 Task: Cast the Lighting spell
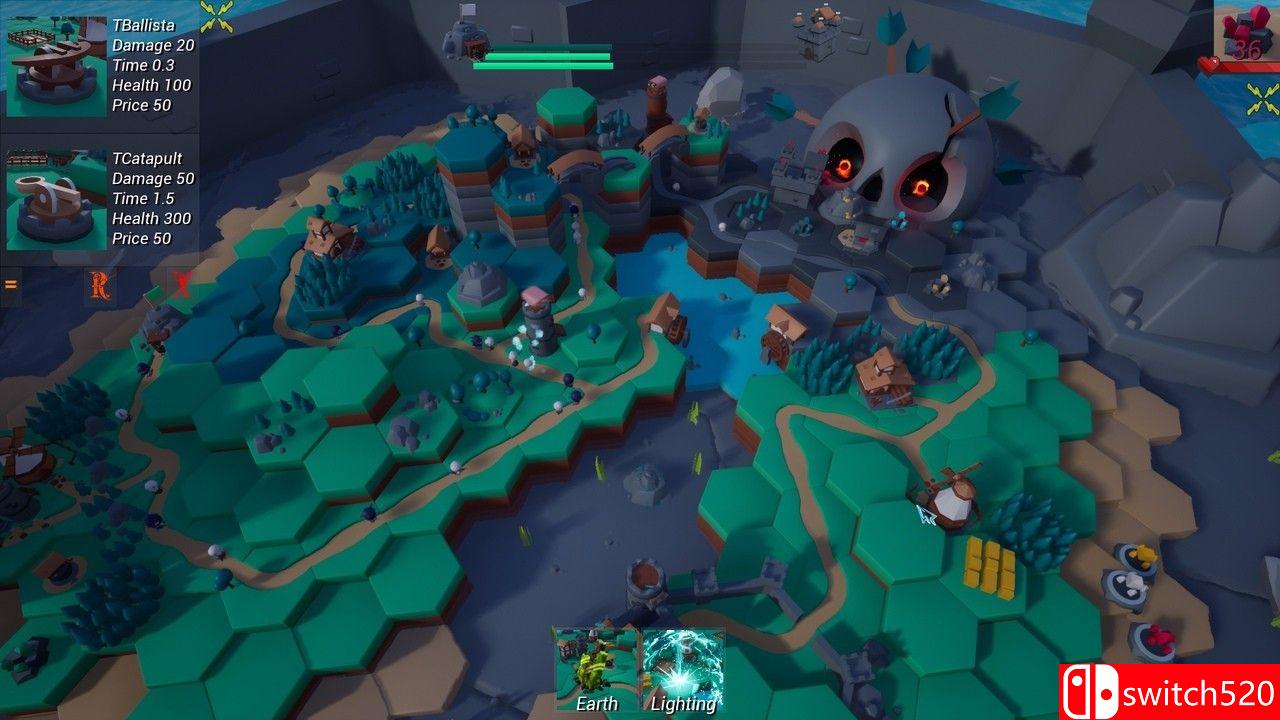click(683, 668)
